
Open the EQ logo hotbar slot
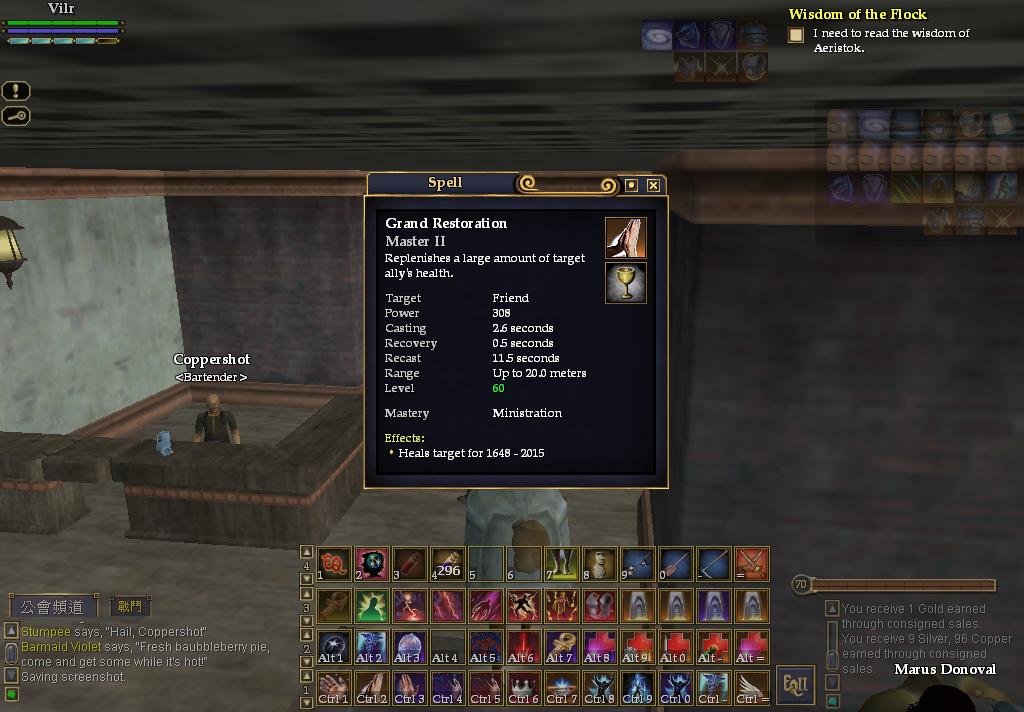pos(333,564)
